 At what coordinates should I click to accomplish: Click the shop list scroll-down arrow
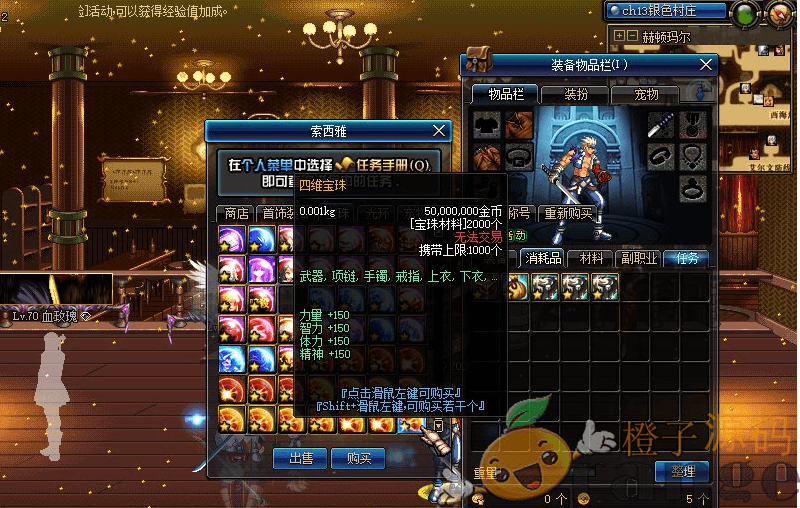point(438,425)
